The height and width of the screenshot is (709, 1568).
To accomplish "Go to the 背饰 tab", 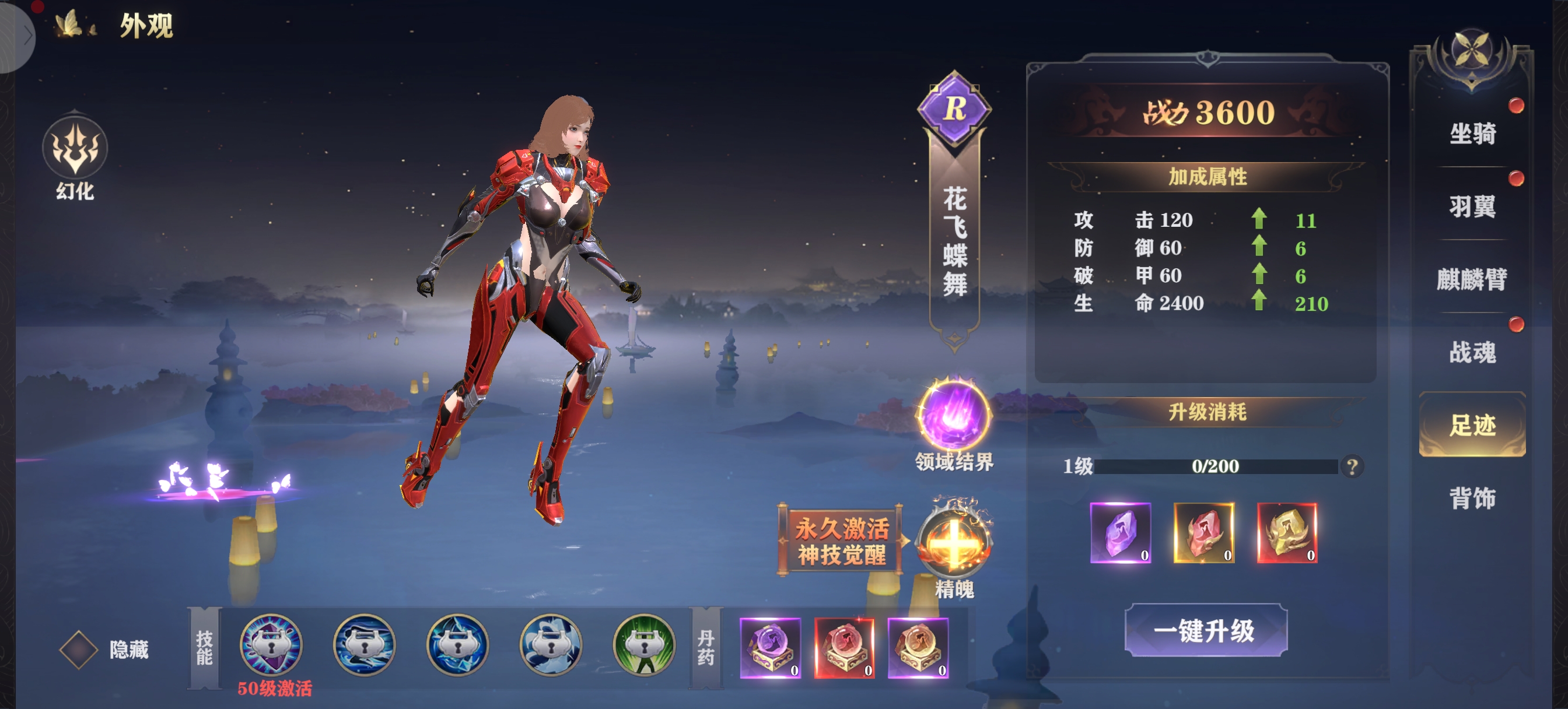I will click(x=1472, y=498).
